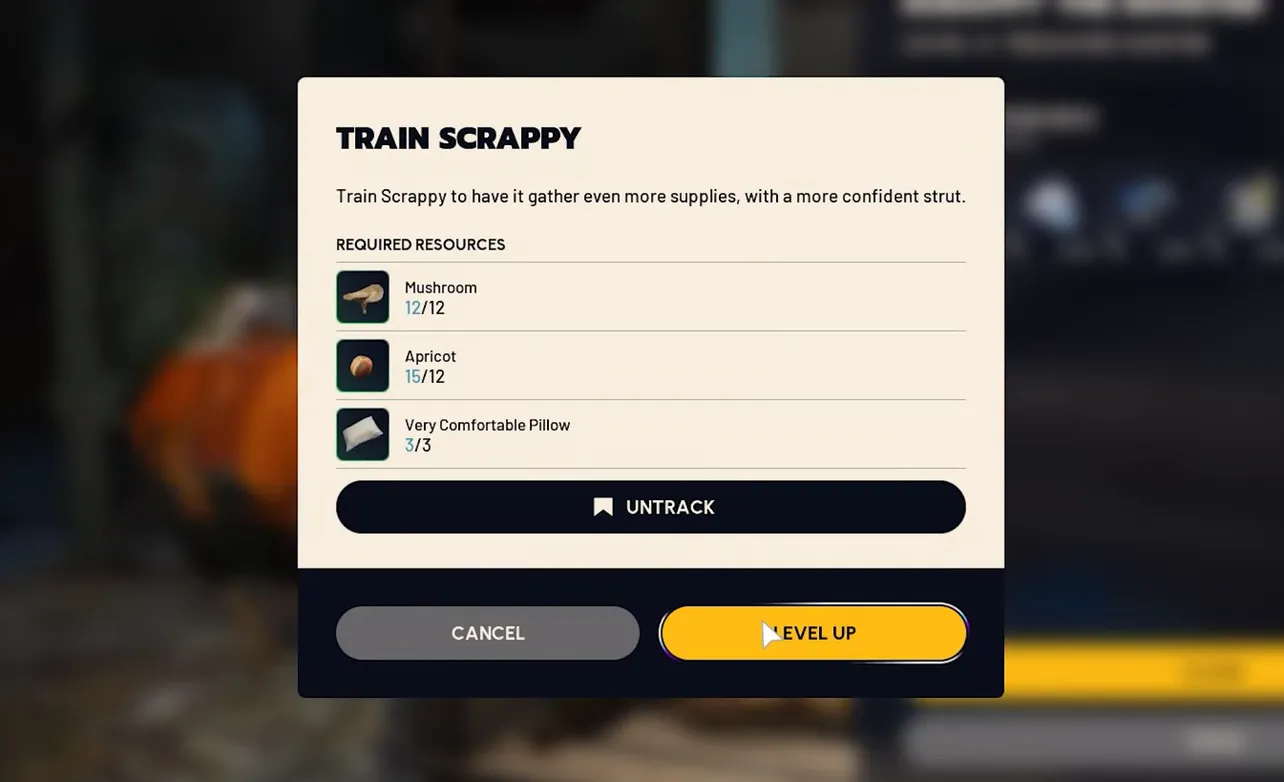Screen dimensions: 1284x782
Task: Click the blue 15 progress count for Apricot
Action: [411, 376]
